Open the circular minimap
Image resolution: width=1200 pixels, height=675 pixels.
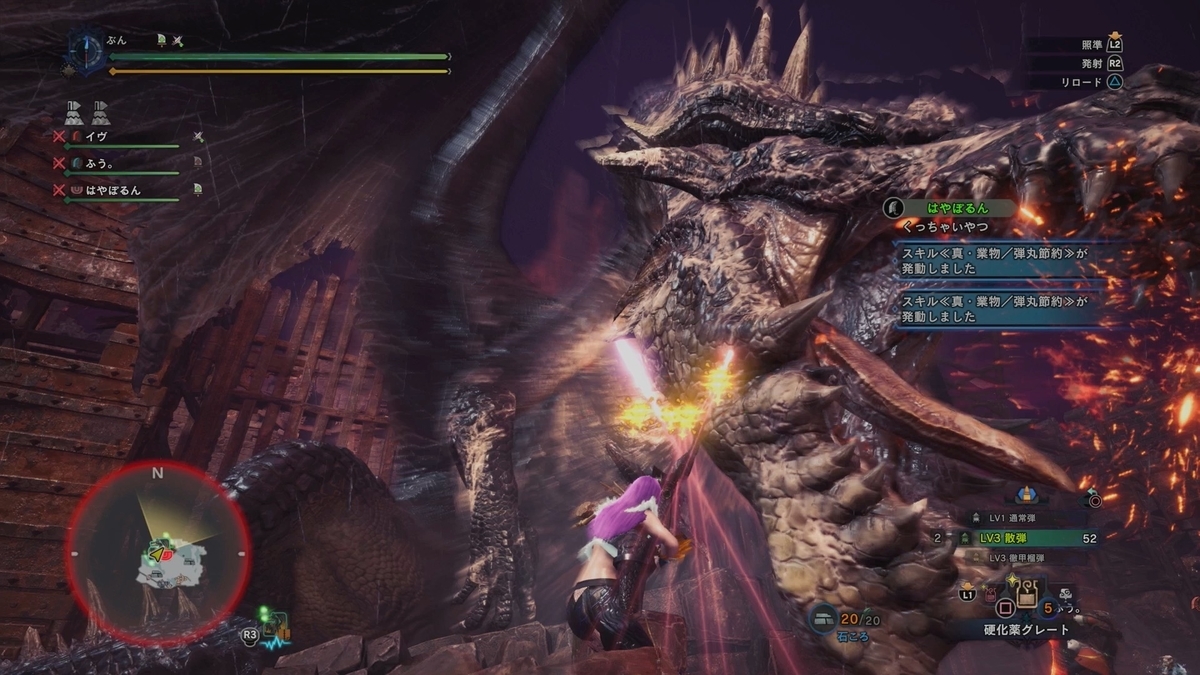click(158, 552)
